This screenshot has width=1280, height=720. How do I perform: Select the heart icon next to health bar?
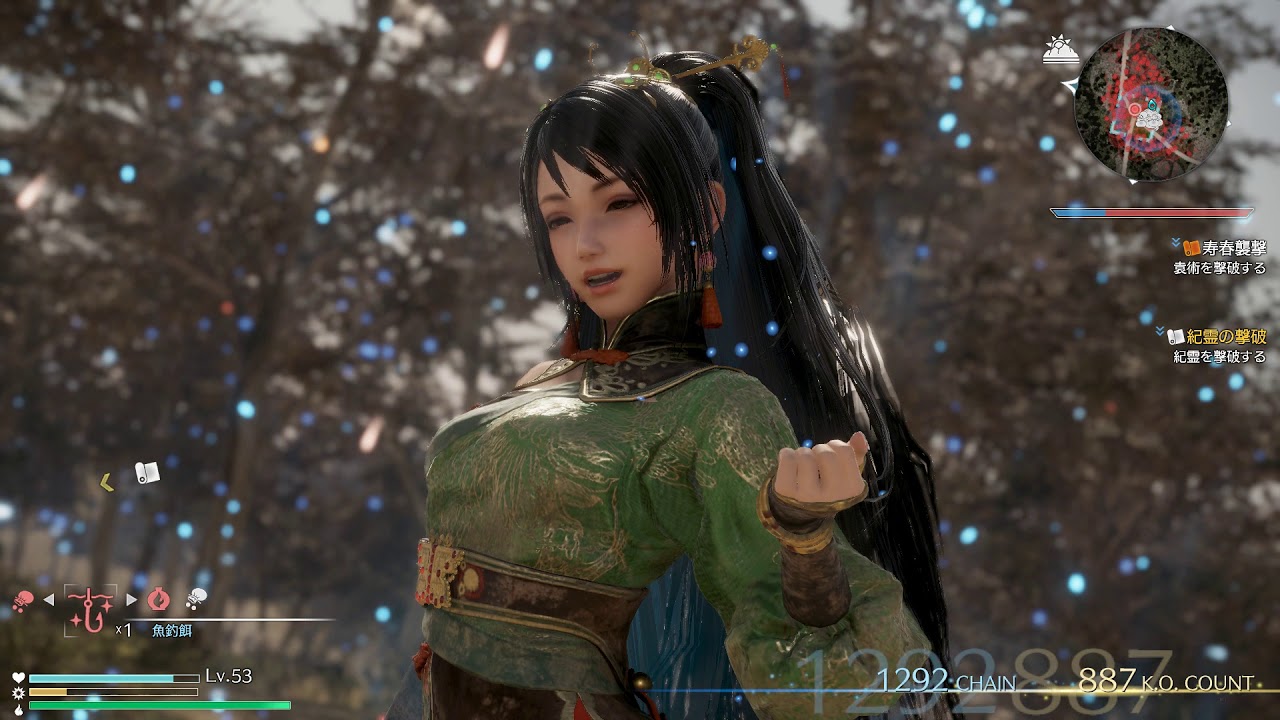click(x=18, y=677)
